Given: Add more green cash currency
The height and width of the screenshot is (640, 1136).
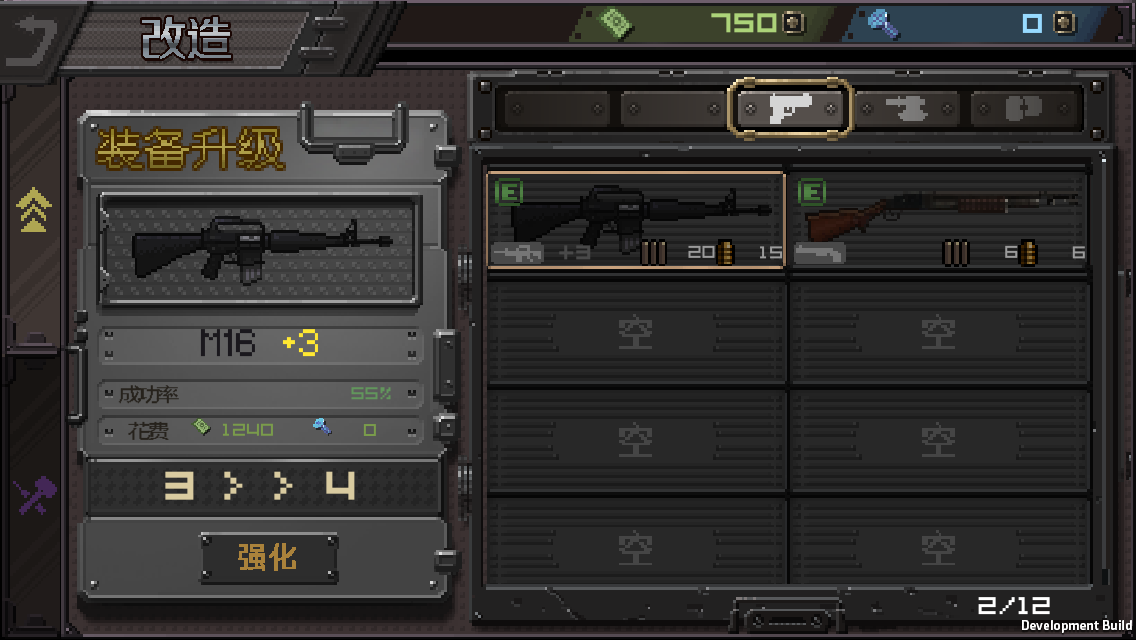Looking at the screenshot, I should (793, 23).
